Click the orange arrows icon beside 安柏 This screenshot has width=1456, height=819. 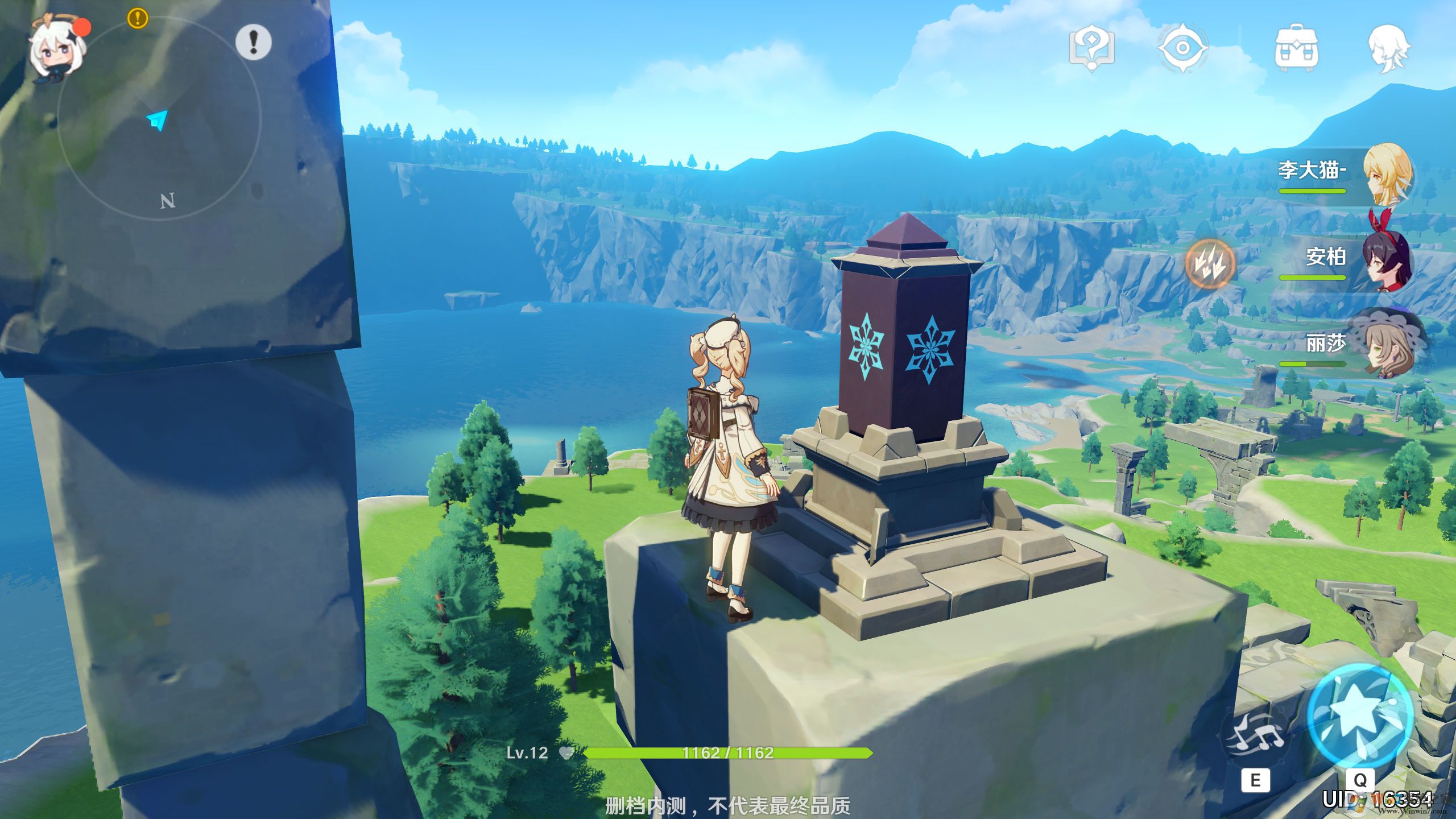(x=1210, y=263)
